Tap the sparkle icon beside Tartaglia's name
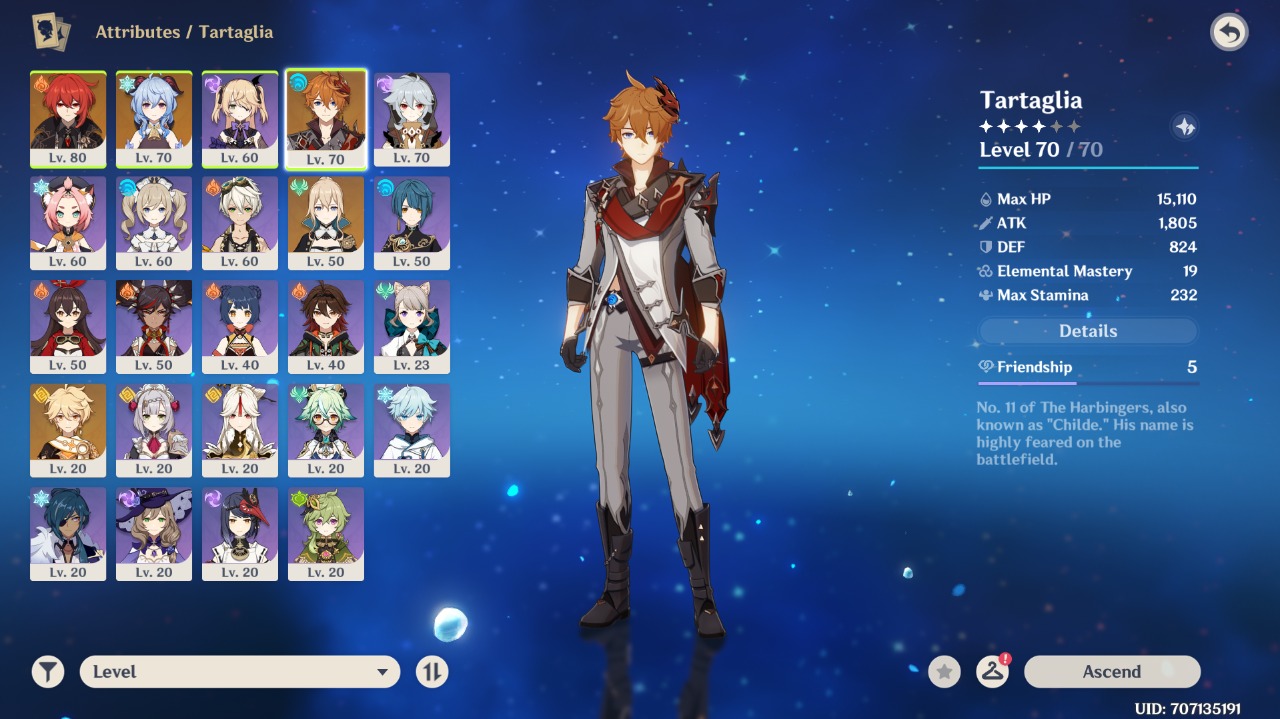1280x719 pixels. pos(1185,127)
